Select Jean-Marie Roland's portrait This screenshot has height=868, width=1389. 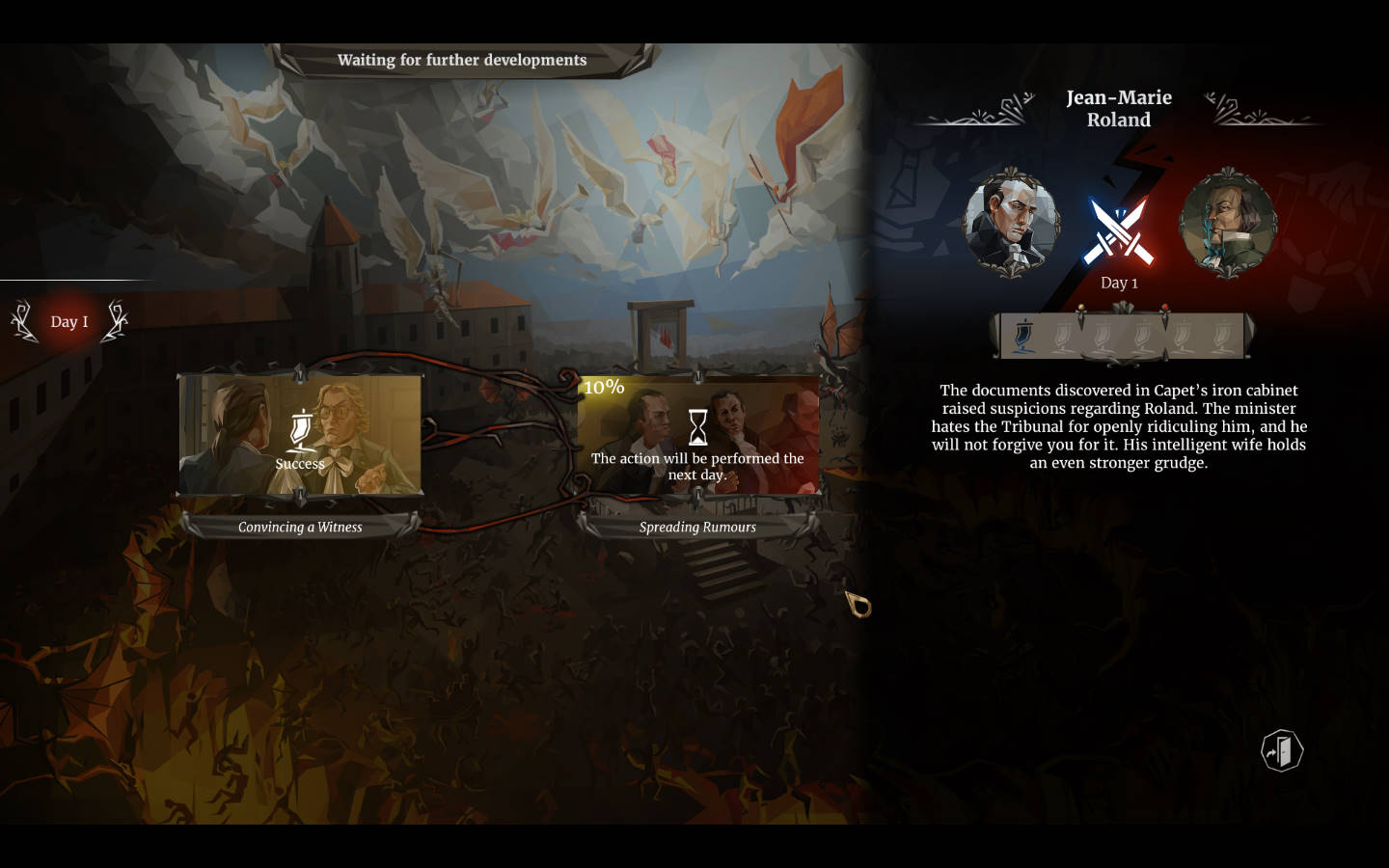coord(1228,224)
